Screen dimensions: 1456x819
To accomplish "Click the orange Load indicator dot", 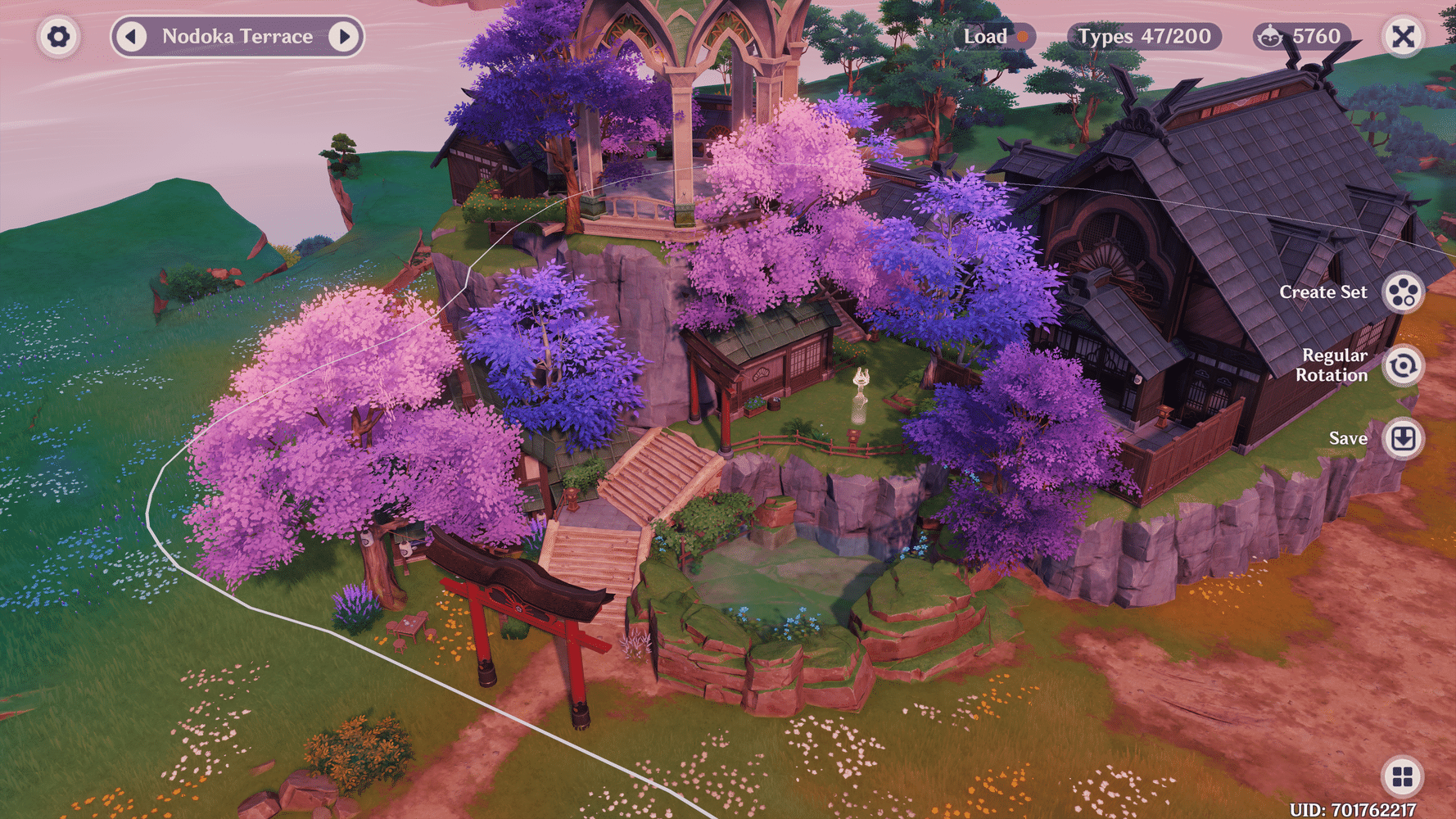I will point(1023,37).
